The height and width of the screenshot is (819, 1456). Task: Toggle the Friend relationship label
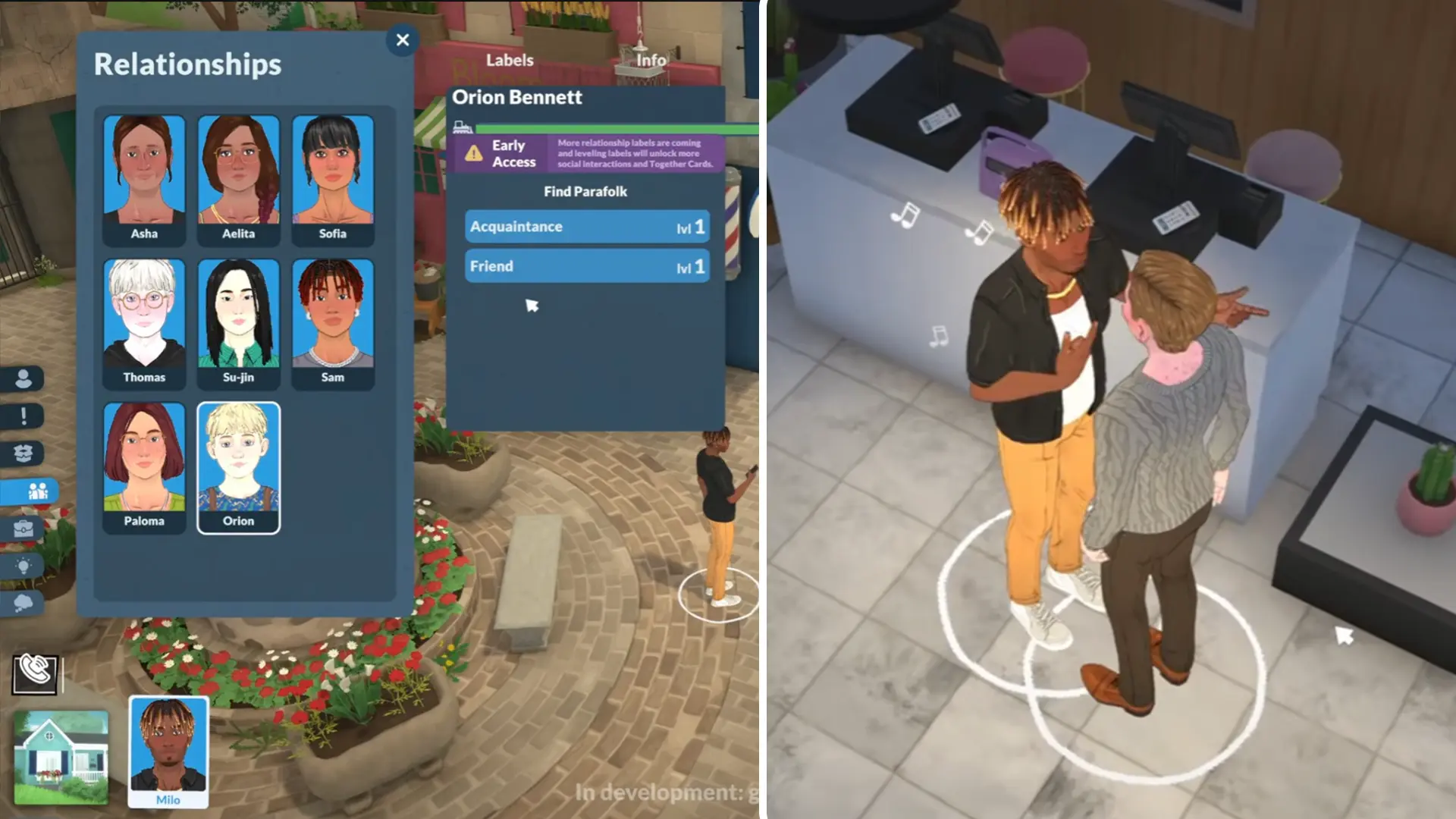tap(587, 265)
